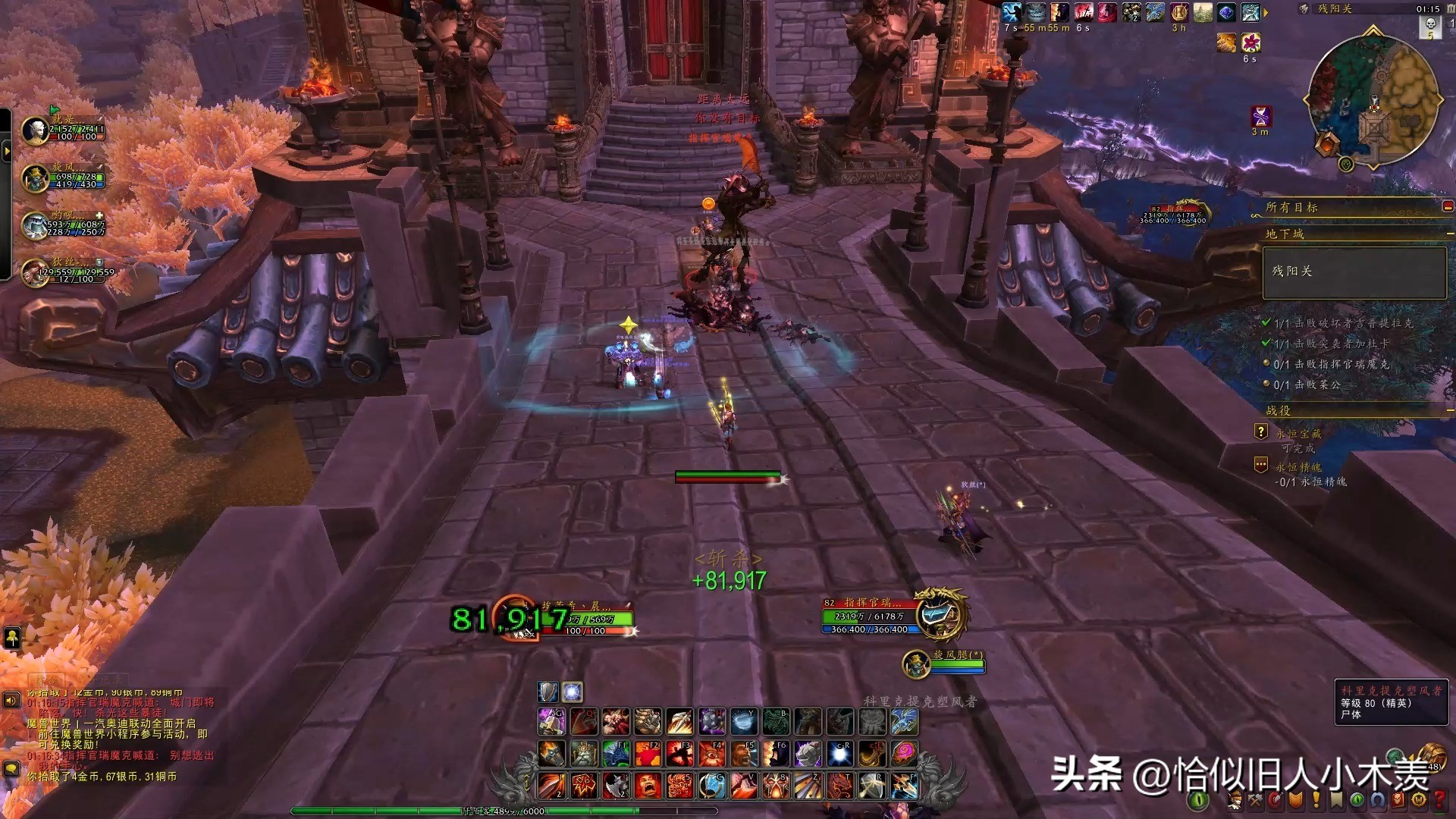Click the skull dungeon difficulty indicator
1456x819 pixels.
pos(1430,25)
